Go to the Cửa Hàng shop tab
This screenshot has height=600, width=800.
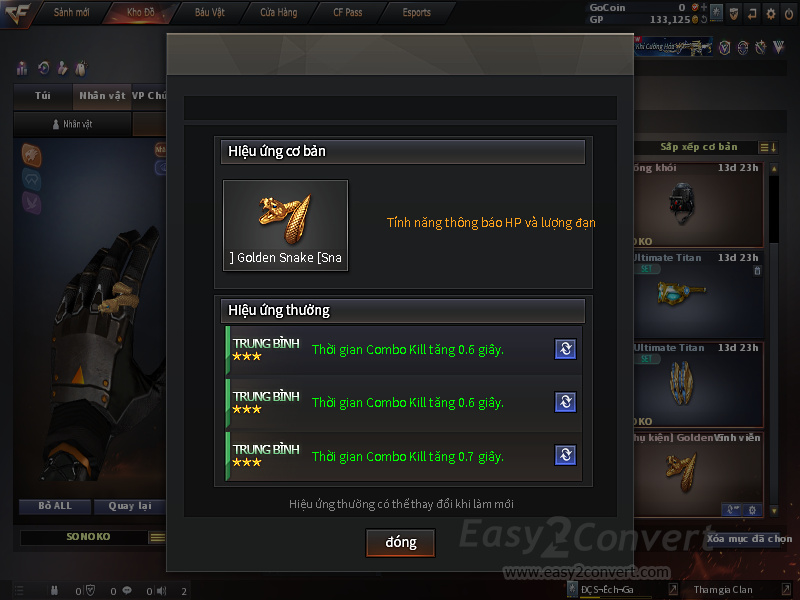(x=278, y=13)
